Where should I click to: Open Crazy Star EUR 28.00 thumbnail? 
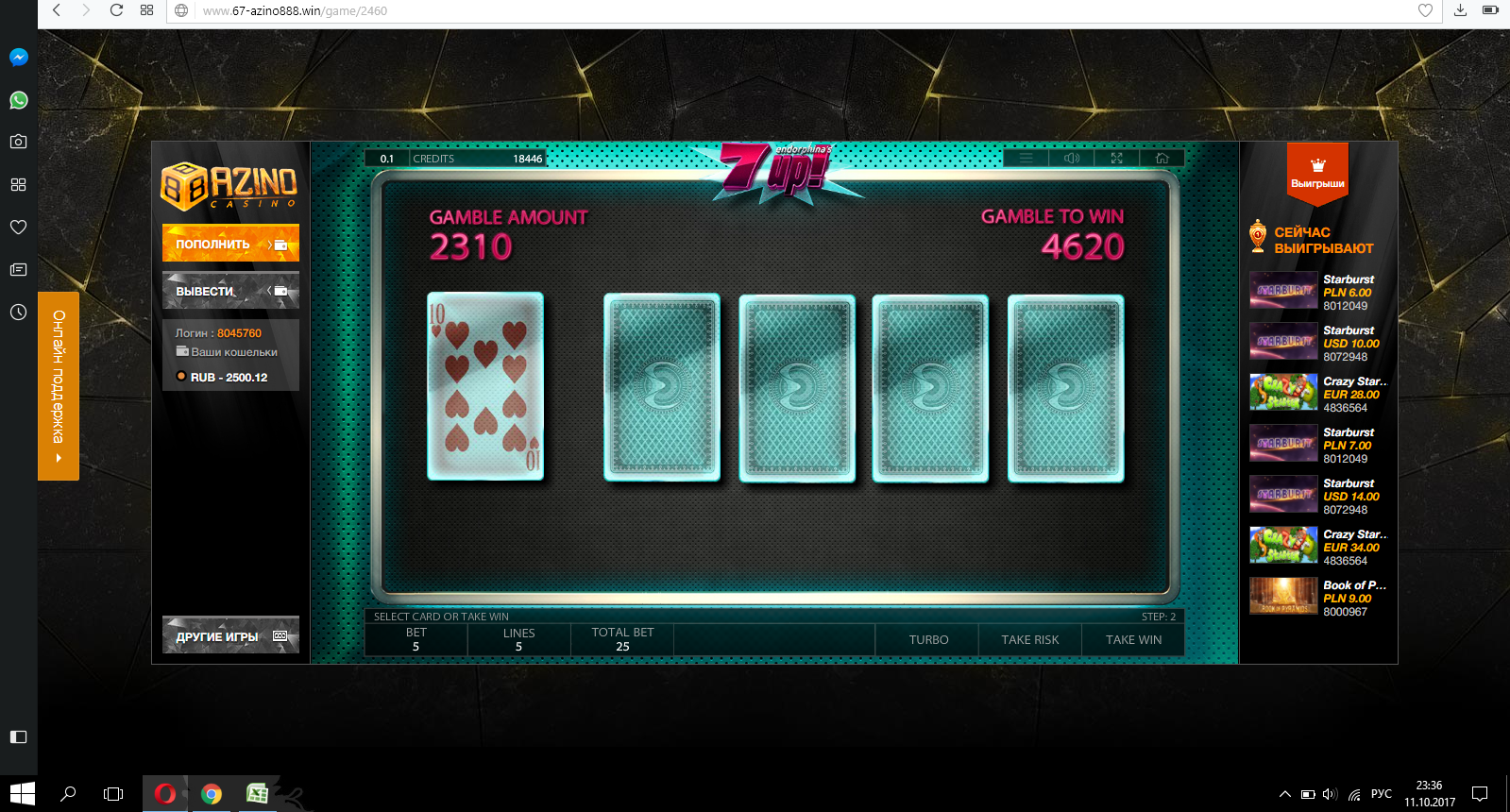pyautogui.click(x=1282, y=393)
